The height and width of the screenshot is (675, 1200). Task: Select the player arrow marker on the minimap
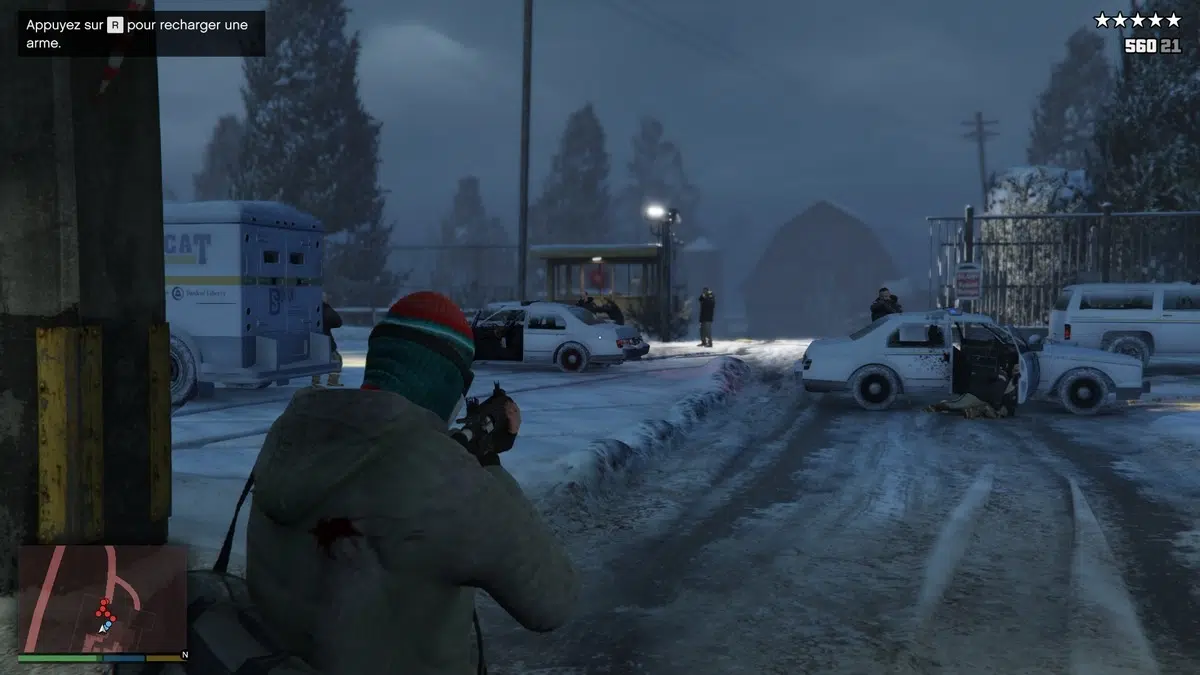[104, 627]
